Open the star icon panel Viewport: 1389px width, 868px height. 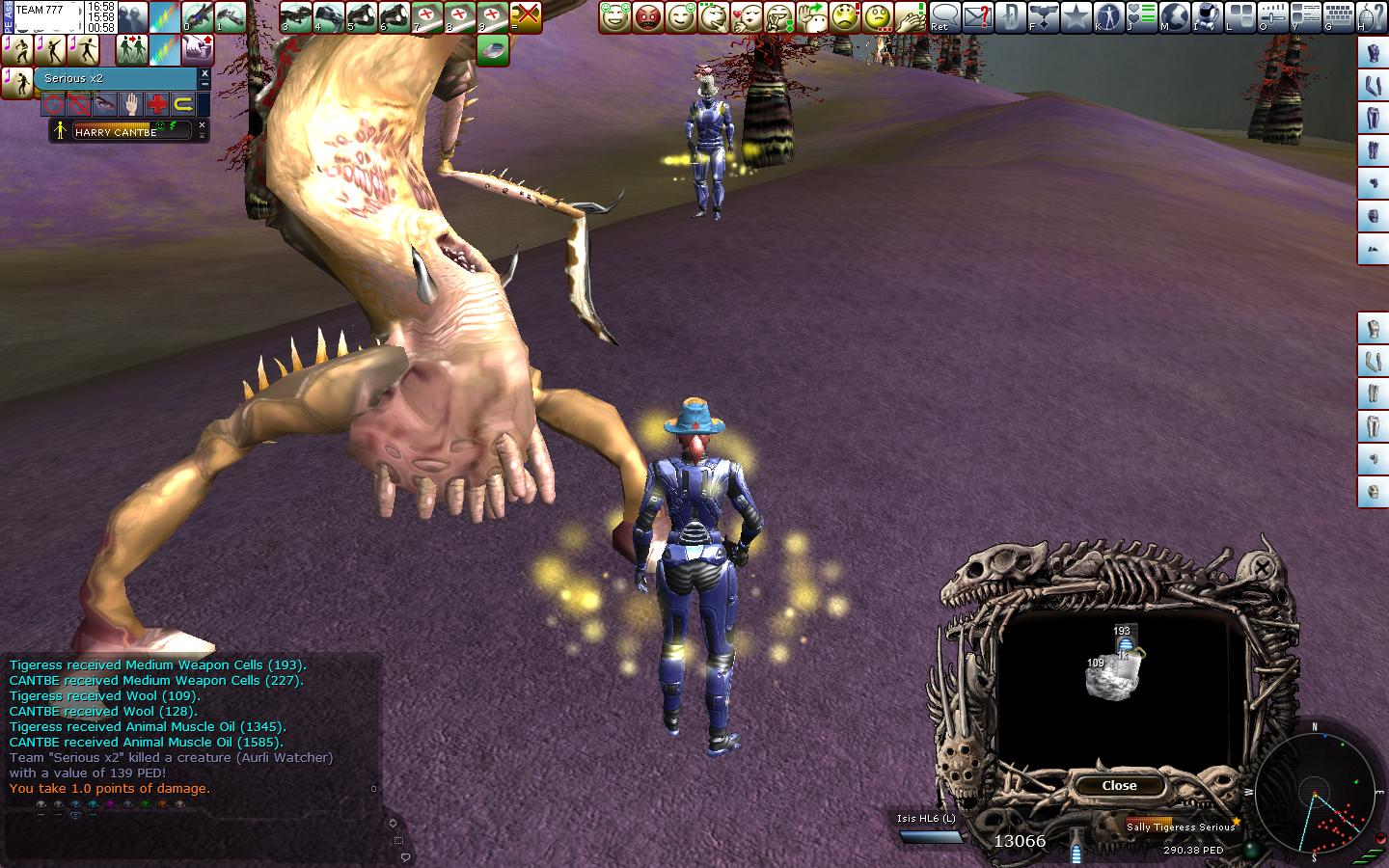click(x=1076, y=16)
